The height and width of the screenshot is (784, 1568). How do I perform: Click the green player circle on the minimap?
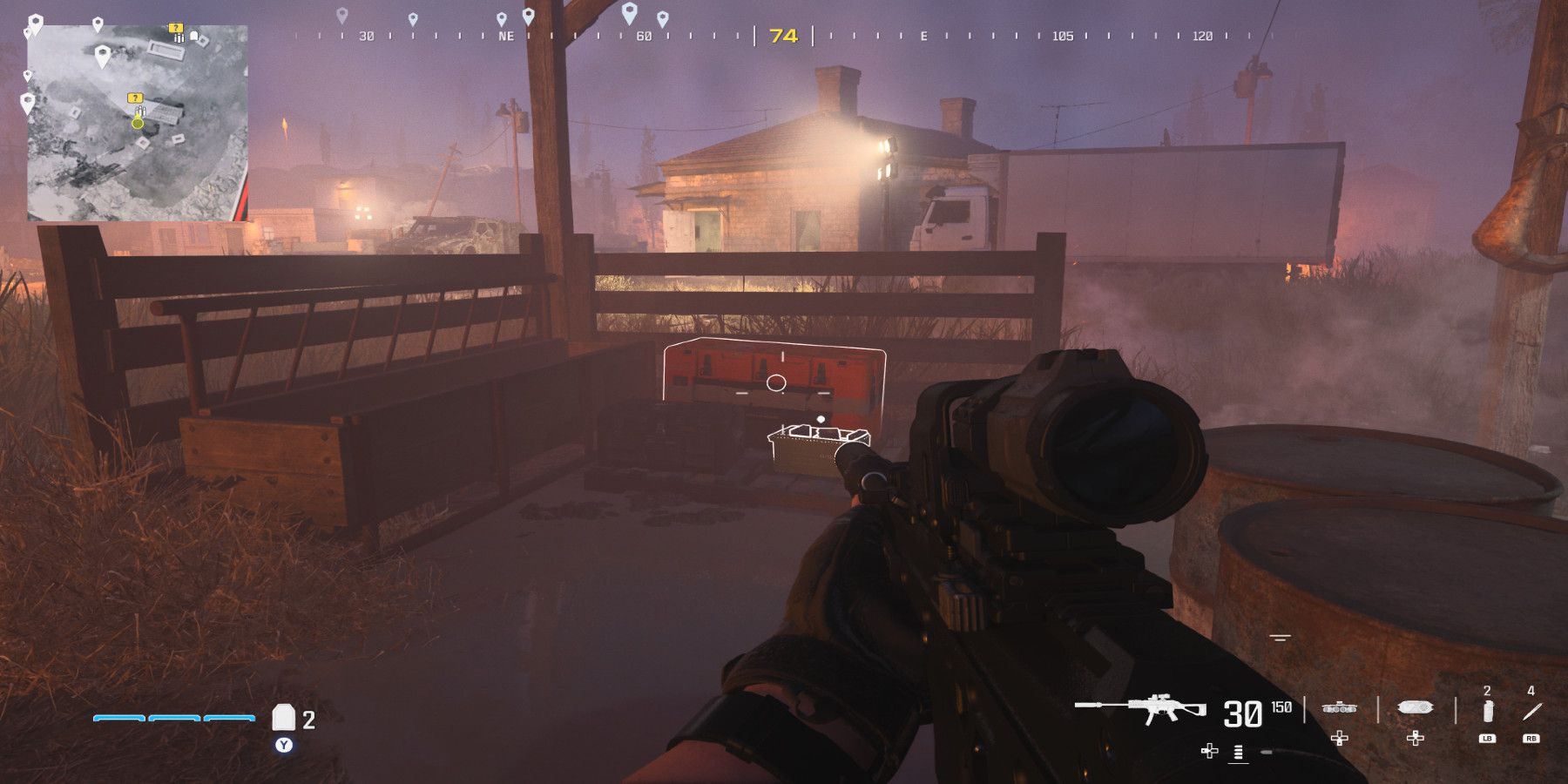(137, 124)
